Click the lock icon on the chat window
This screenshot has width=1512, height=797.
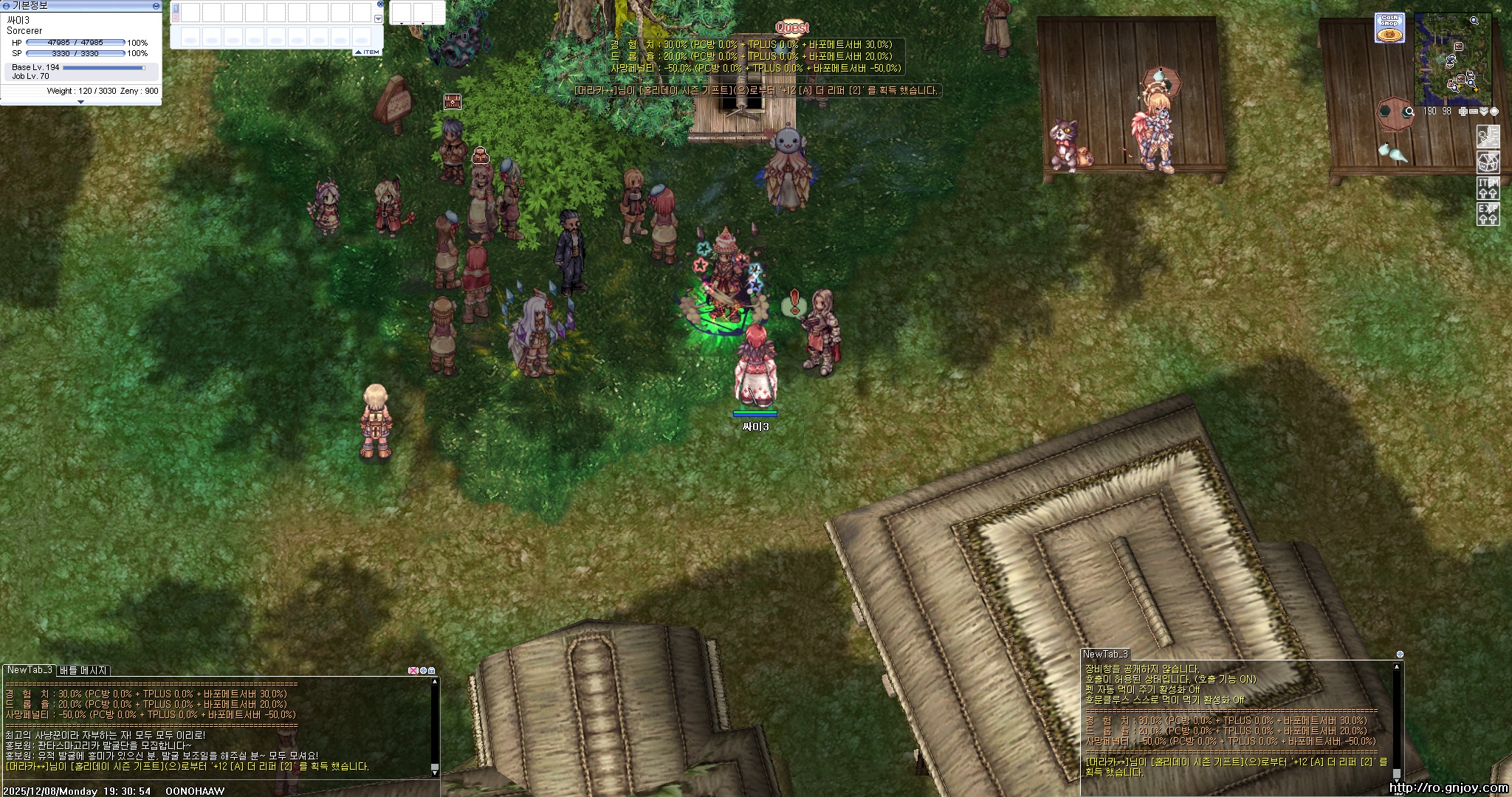click(432, 671)
